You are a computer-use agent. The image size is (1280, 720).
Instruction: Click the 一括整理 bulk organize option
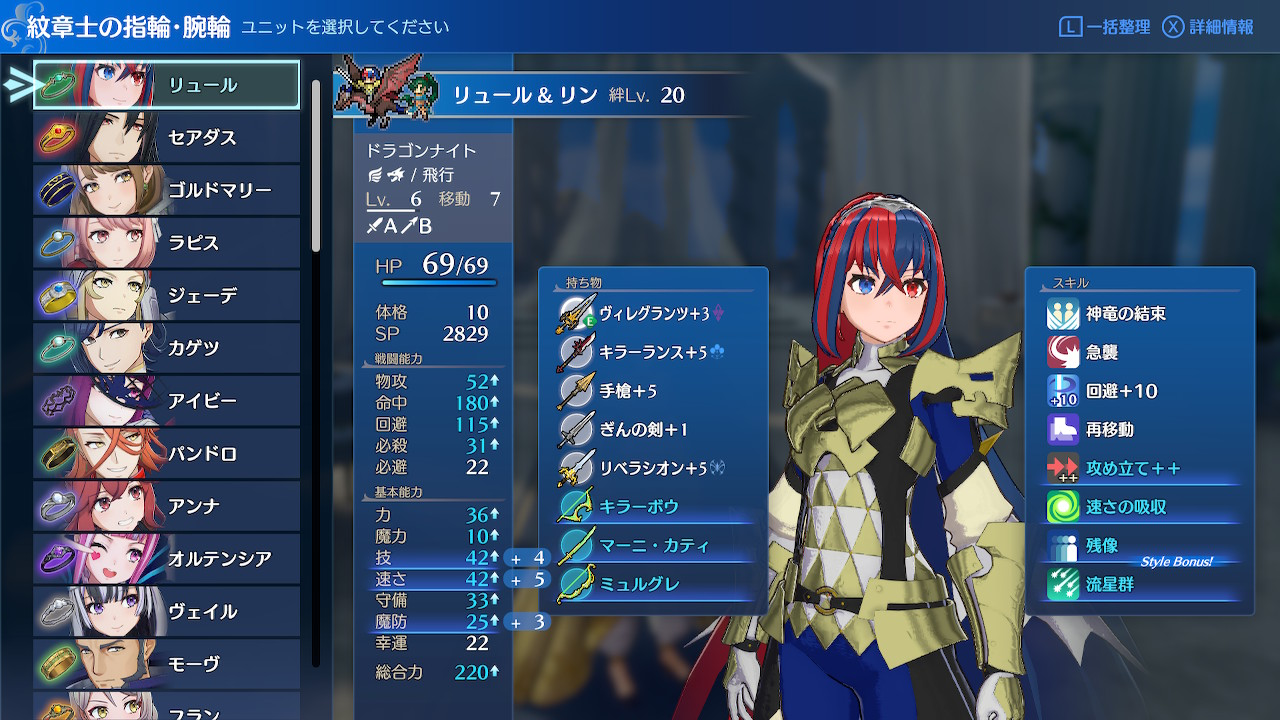click(x=1105, y=27)
